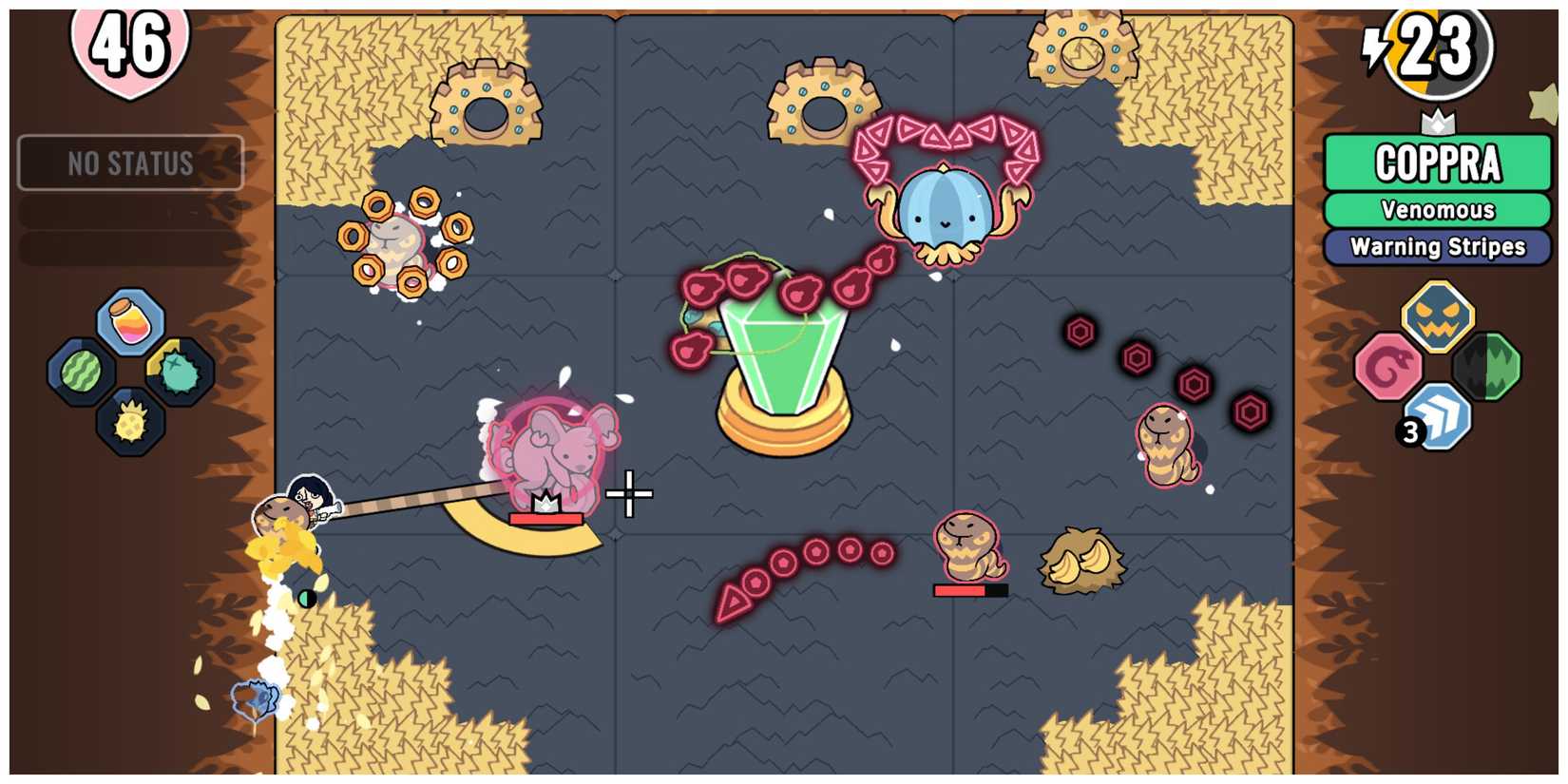1568x784 pixels.
Task: Click the NO STATUS panel
Action: point(129,162)
